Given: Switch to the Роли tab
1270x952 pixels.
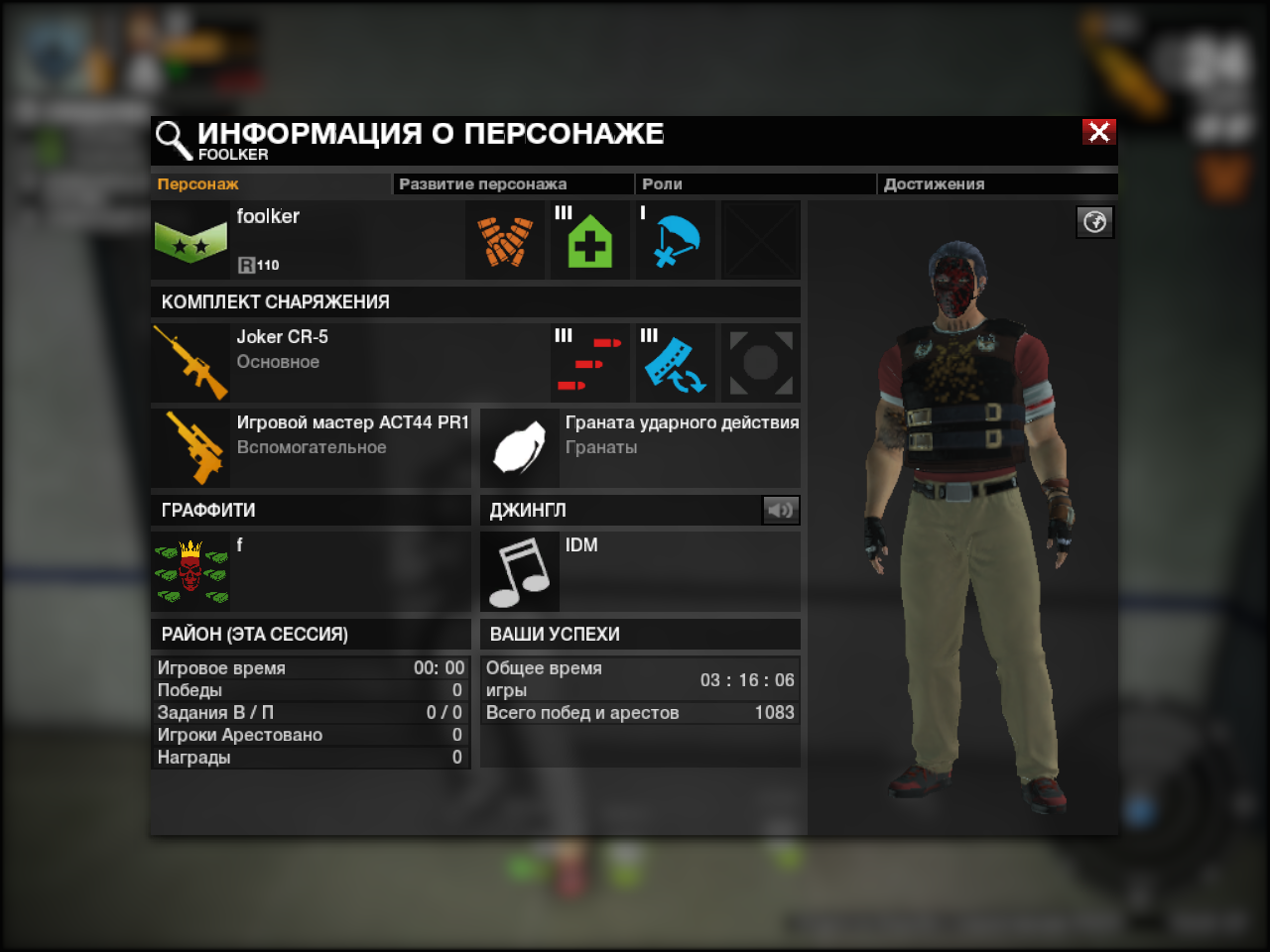Looking at the screenshot, I should (x=662, y=184).
